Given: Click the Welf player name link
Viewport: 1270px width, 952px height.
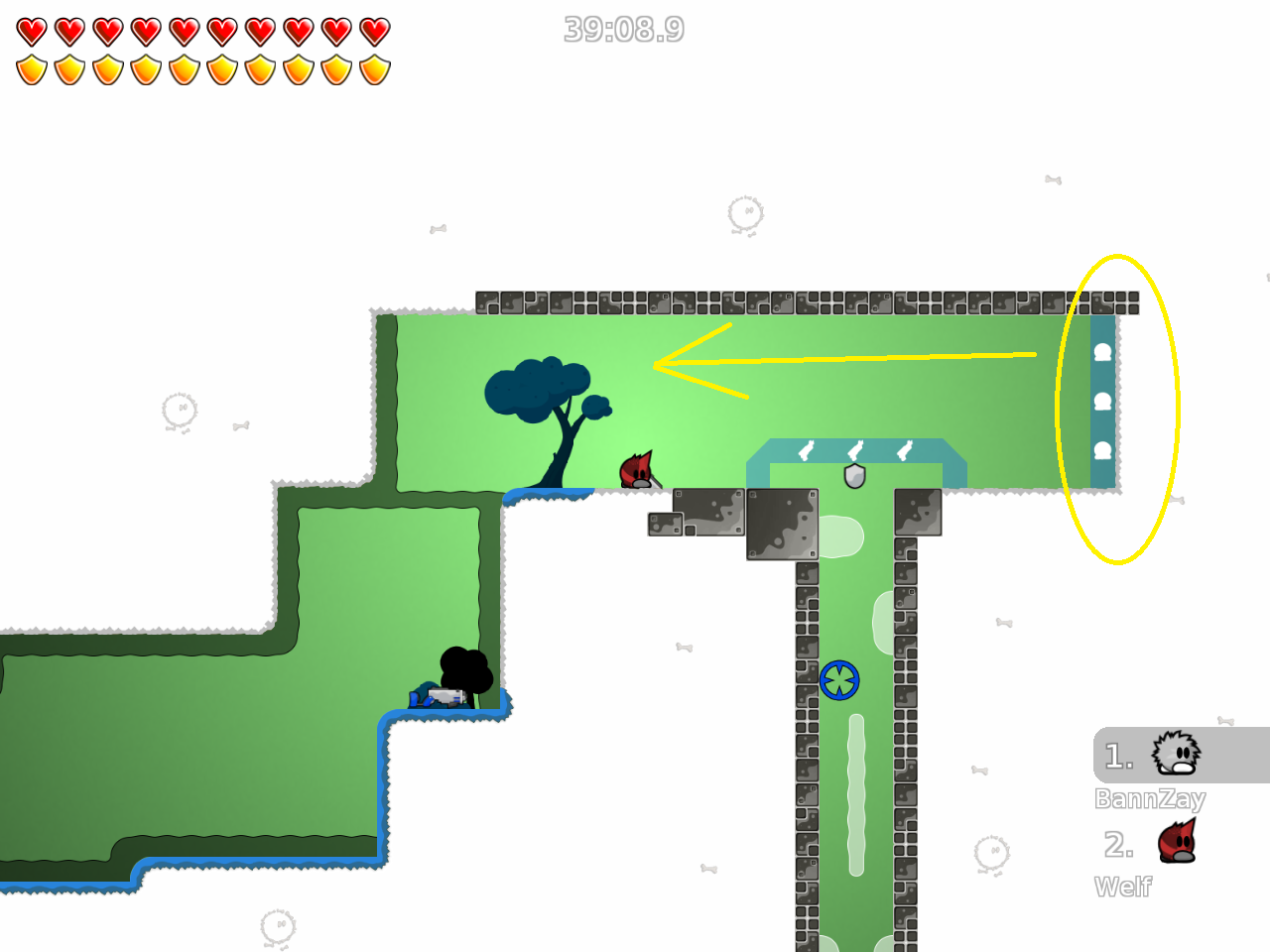Looking at the screenshot, I should point(1123,887).
